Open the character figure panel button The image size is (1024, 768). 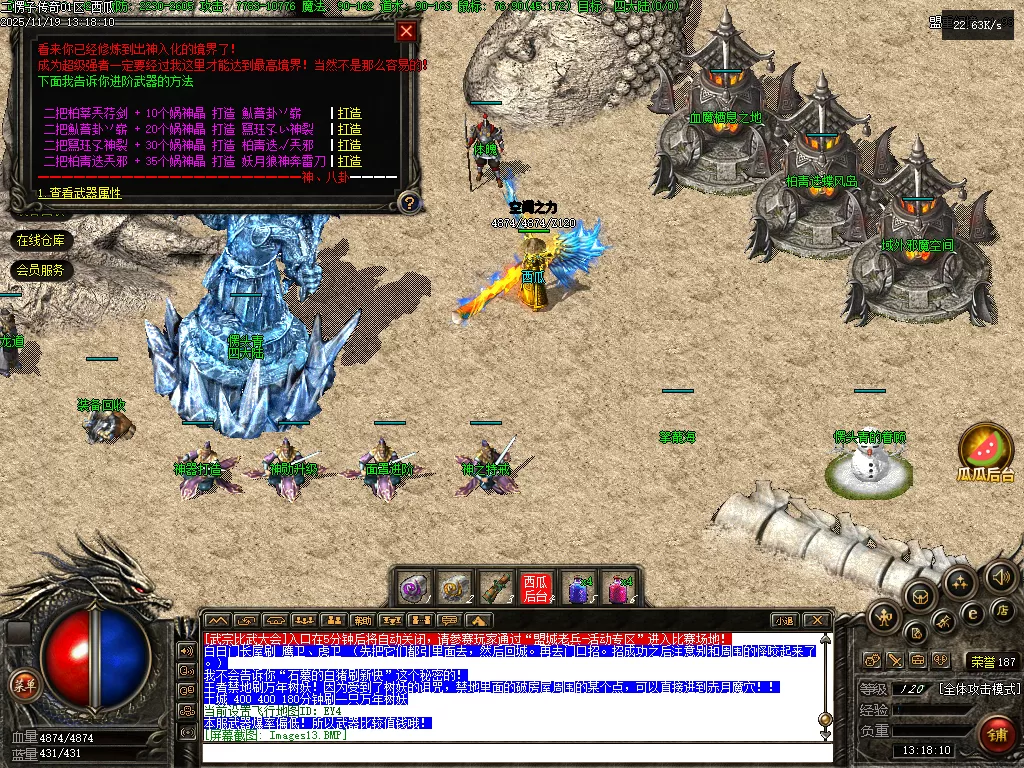[x=883, y=617]
